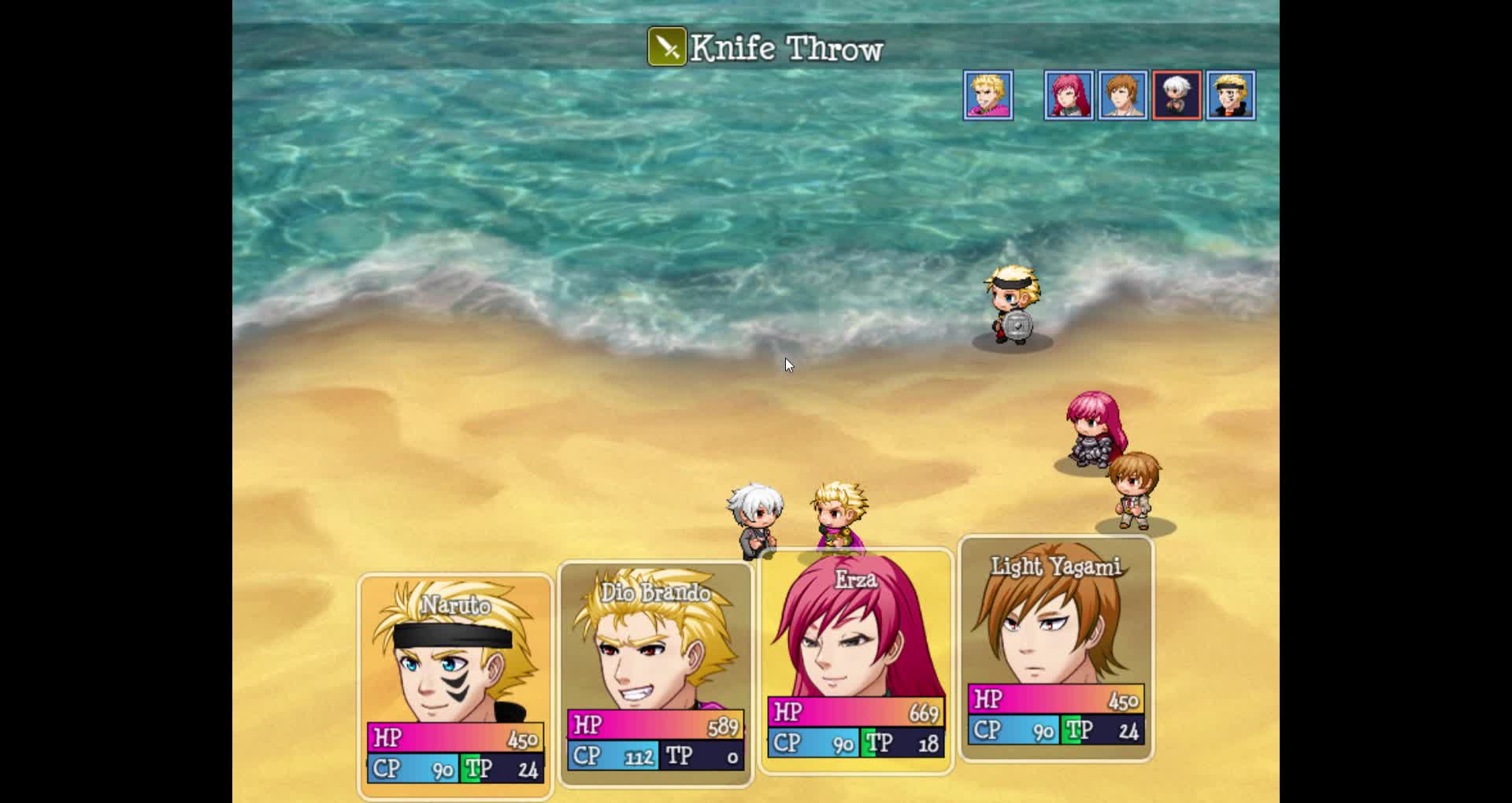1512x803 pixels.
Task: Click Dio Brando's sprite with purple cape
Action: click(x=837, y=516)
